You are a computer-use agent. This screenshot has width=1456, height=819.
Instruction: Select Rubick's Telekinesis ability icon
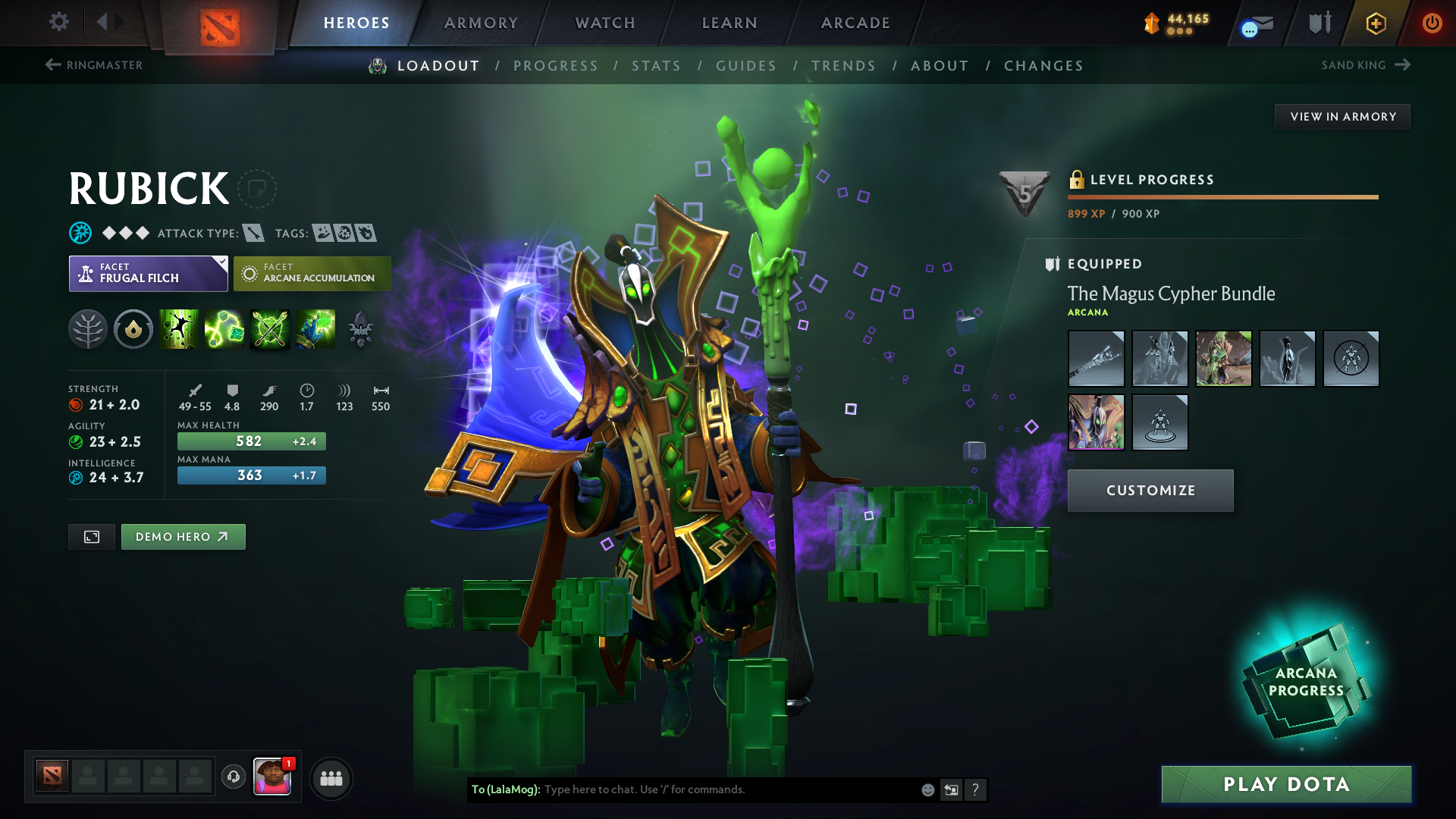tap(179, 329)
